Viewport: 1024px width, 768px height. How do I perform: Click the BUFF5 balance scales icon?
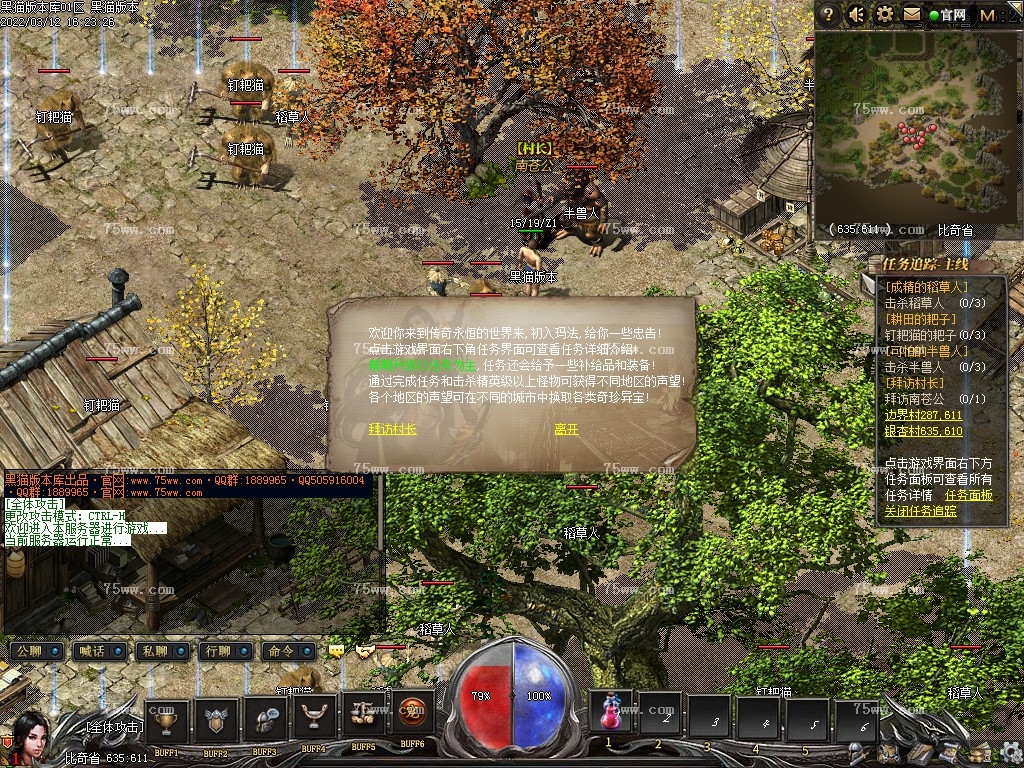363,714
